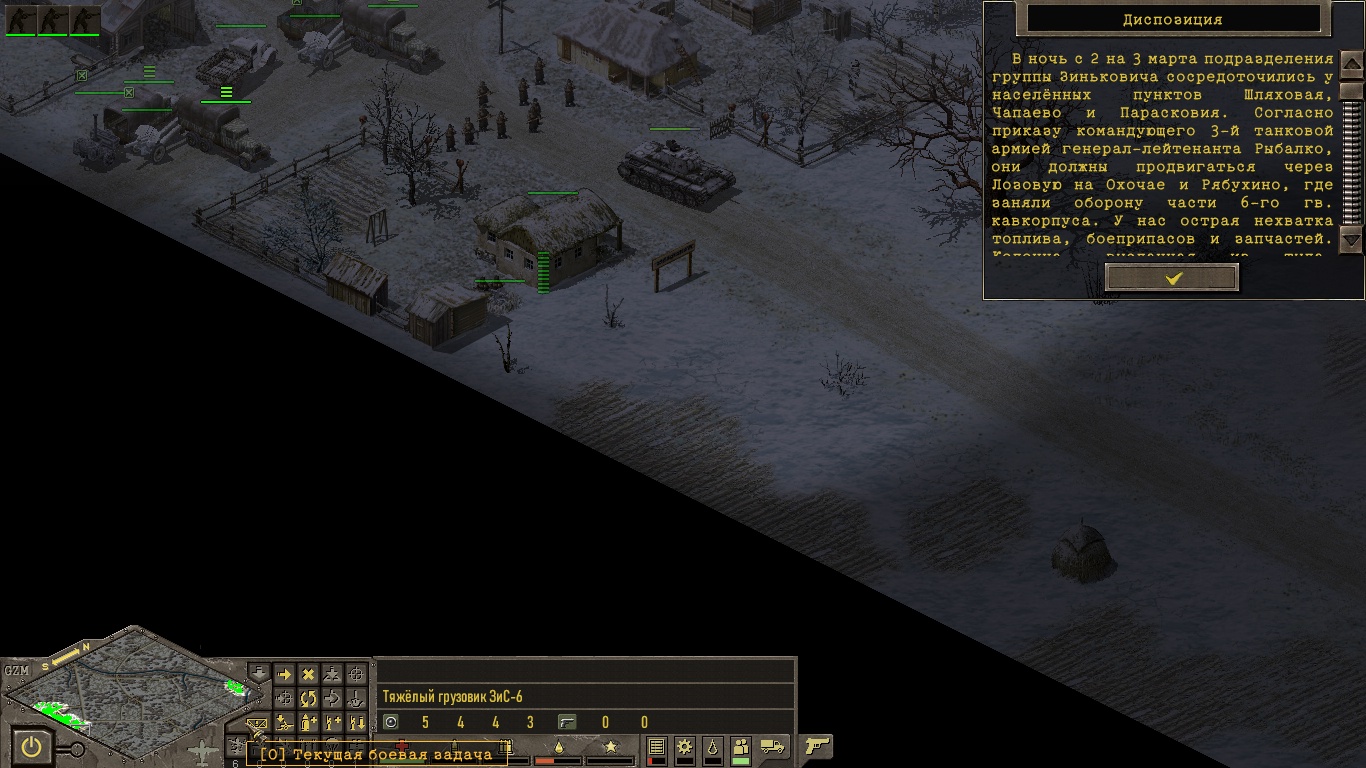Confirm the briefing with the checkmark button
Viewport: 1366px width, 768px height.
click(1172, 278)
